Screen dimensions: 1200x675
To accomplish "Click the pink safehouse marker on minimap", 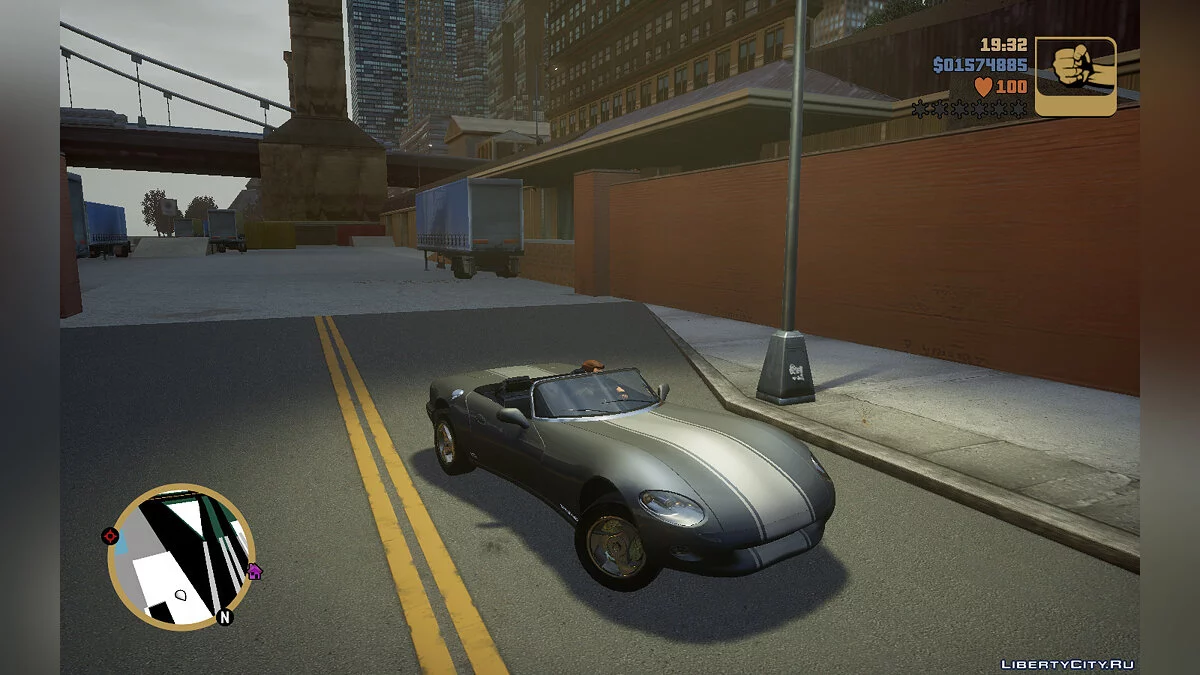I will (x=254, y=572).
